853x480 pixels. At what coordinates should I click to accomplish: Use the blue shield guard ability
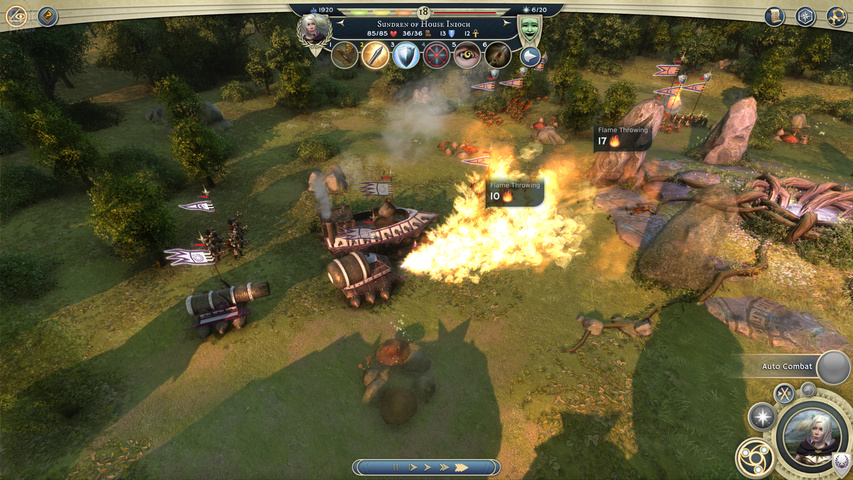coord(406,55)
